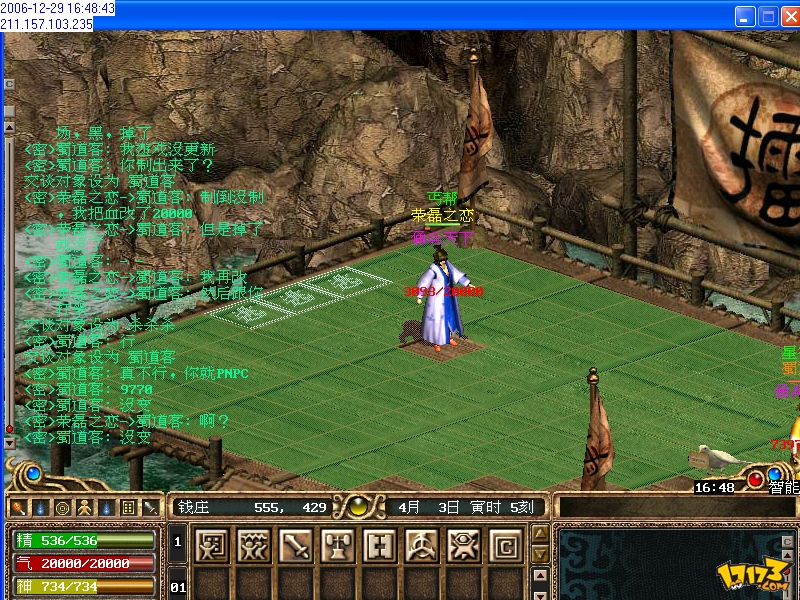Toggle the 智能 smart mode label

[x=783, y=488]
